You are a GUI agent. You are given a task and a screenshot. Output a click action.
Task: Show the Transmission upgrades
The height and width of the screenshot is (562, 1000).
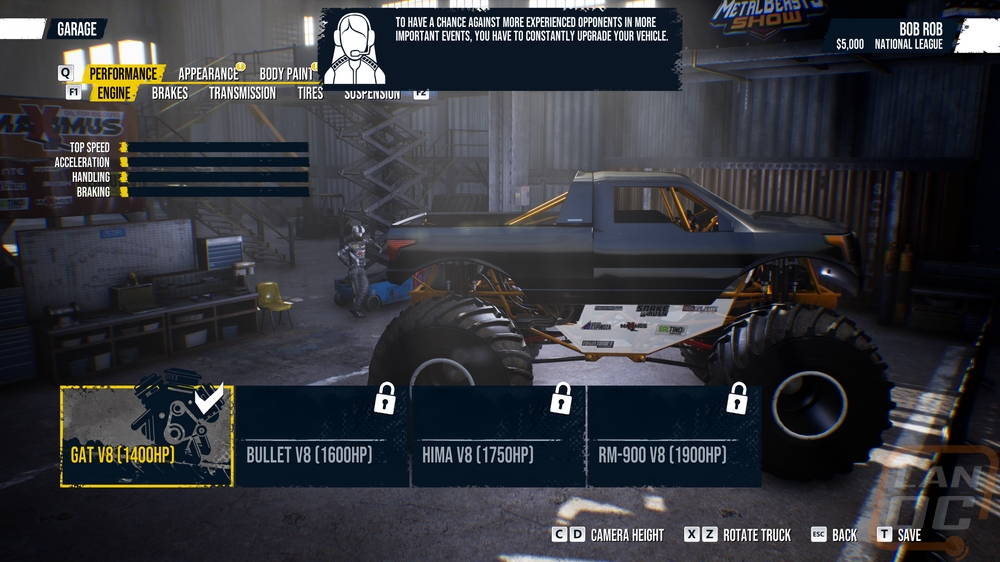242,93
